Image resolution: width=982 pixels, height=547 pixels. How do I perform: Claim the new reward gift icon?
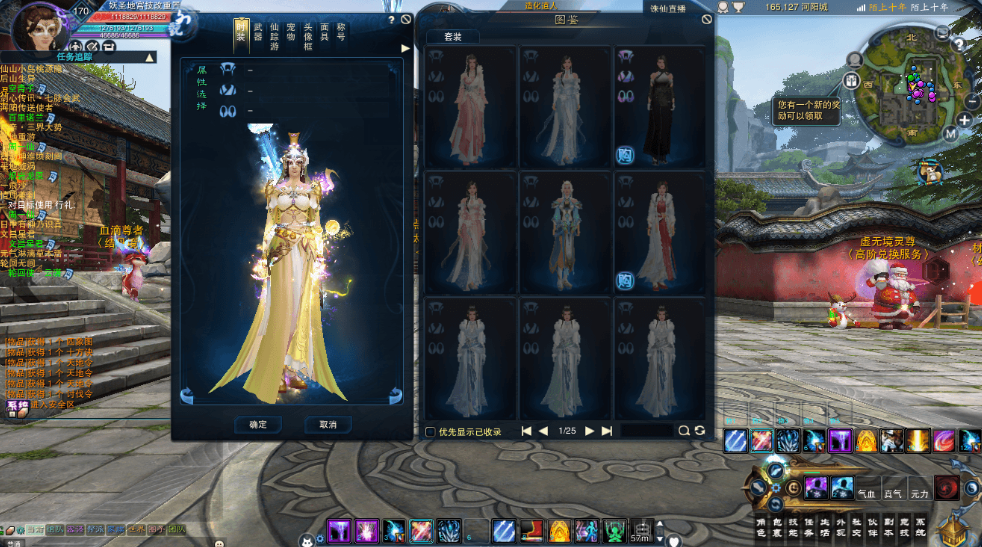tap(932, 172)
